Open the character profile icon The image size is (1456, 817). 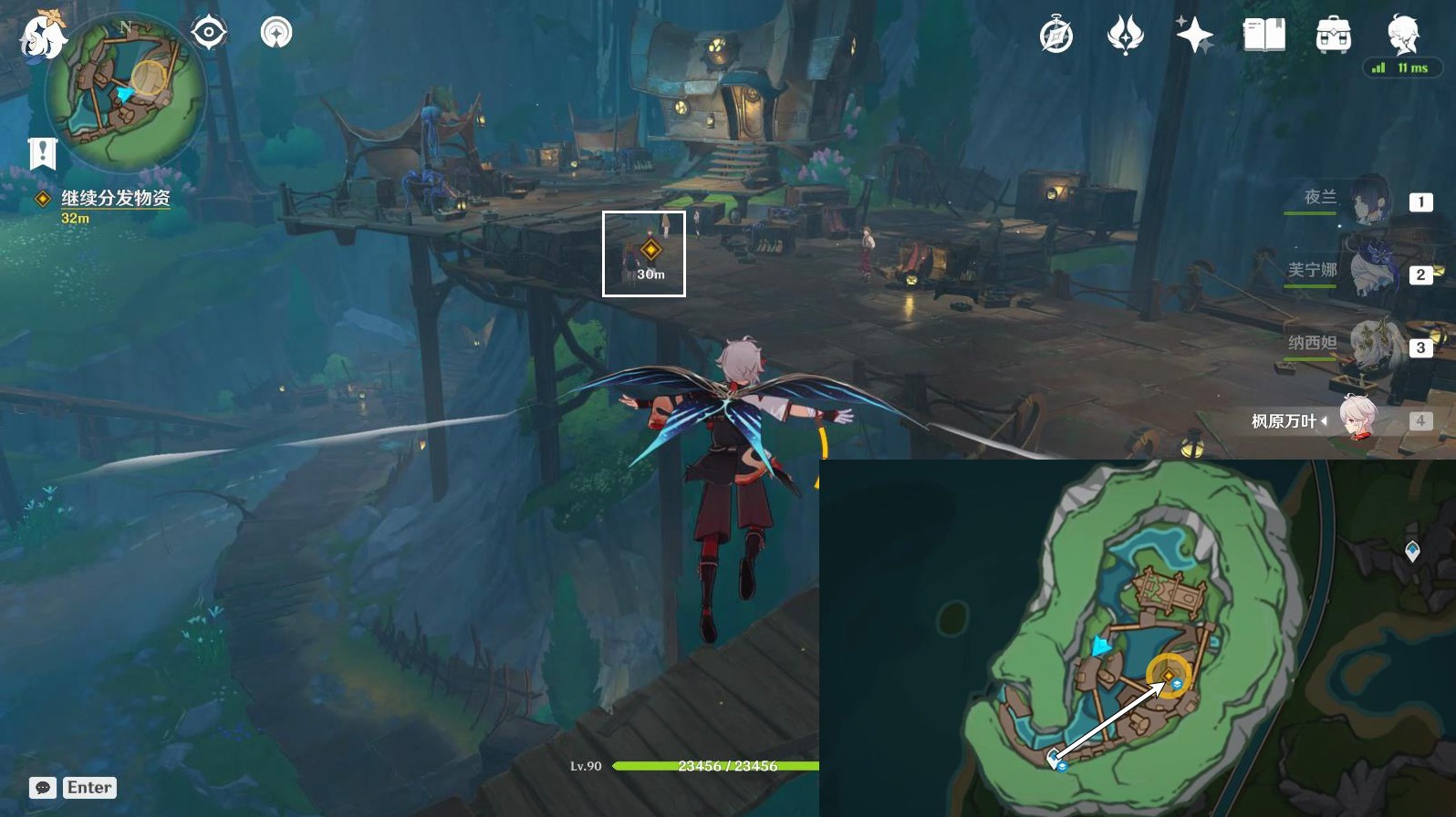1402,35
